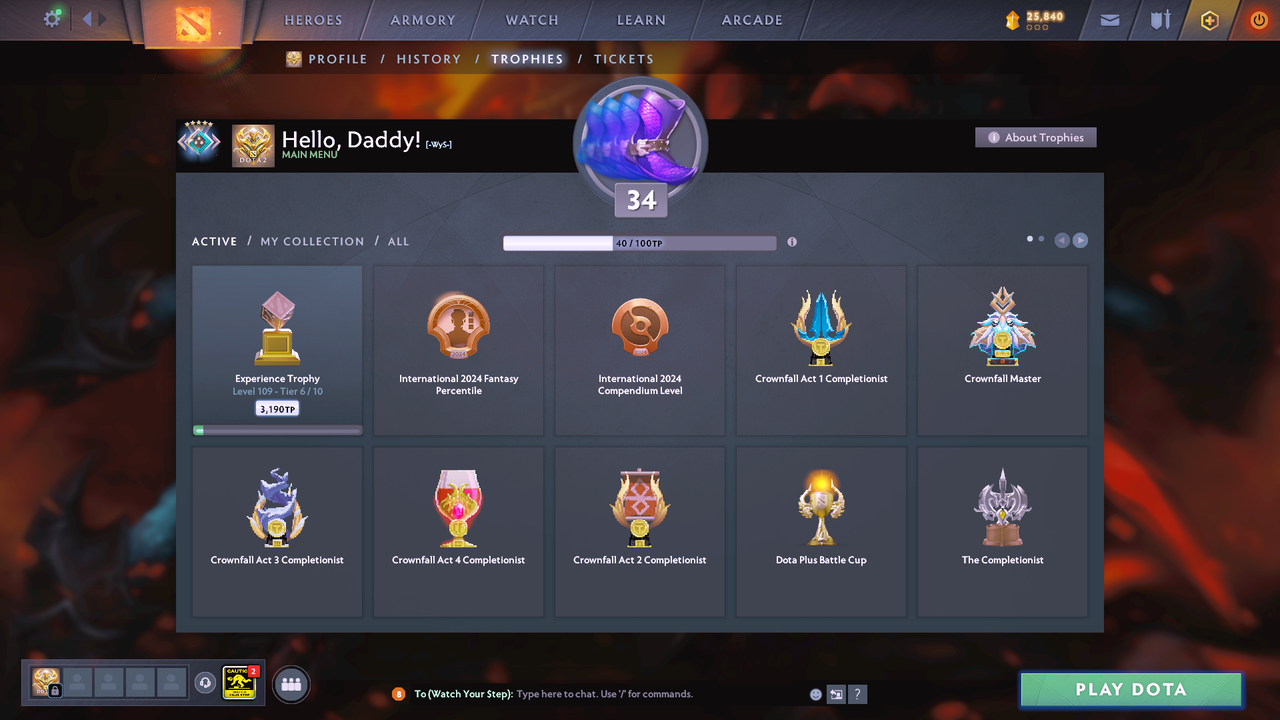Select the MY COLLECTION filter link
The image size is (1280, 720).
(311, 241)
